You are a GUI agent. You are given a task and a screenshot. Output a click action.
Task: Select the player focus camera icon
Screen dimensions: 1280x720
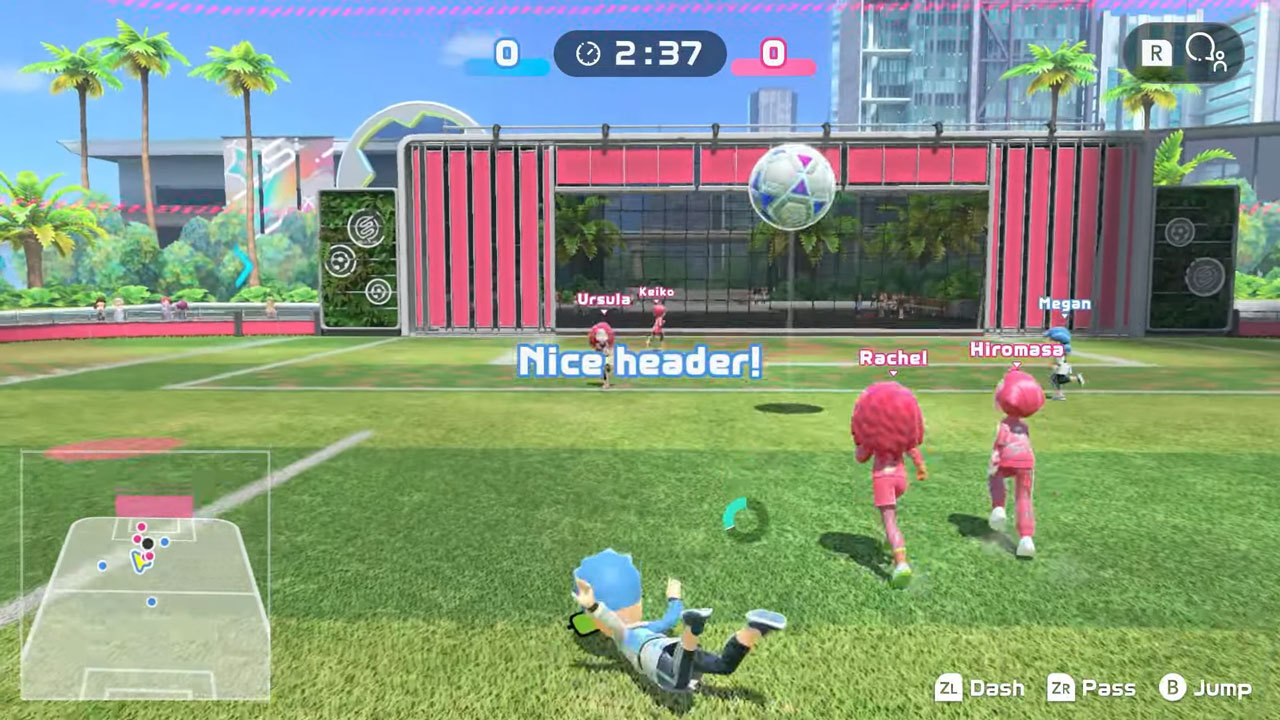[x=1205, y=52]
